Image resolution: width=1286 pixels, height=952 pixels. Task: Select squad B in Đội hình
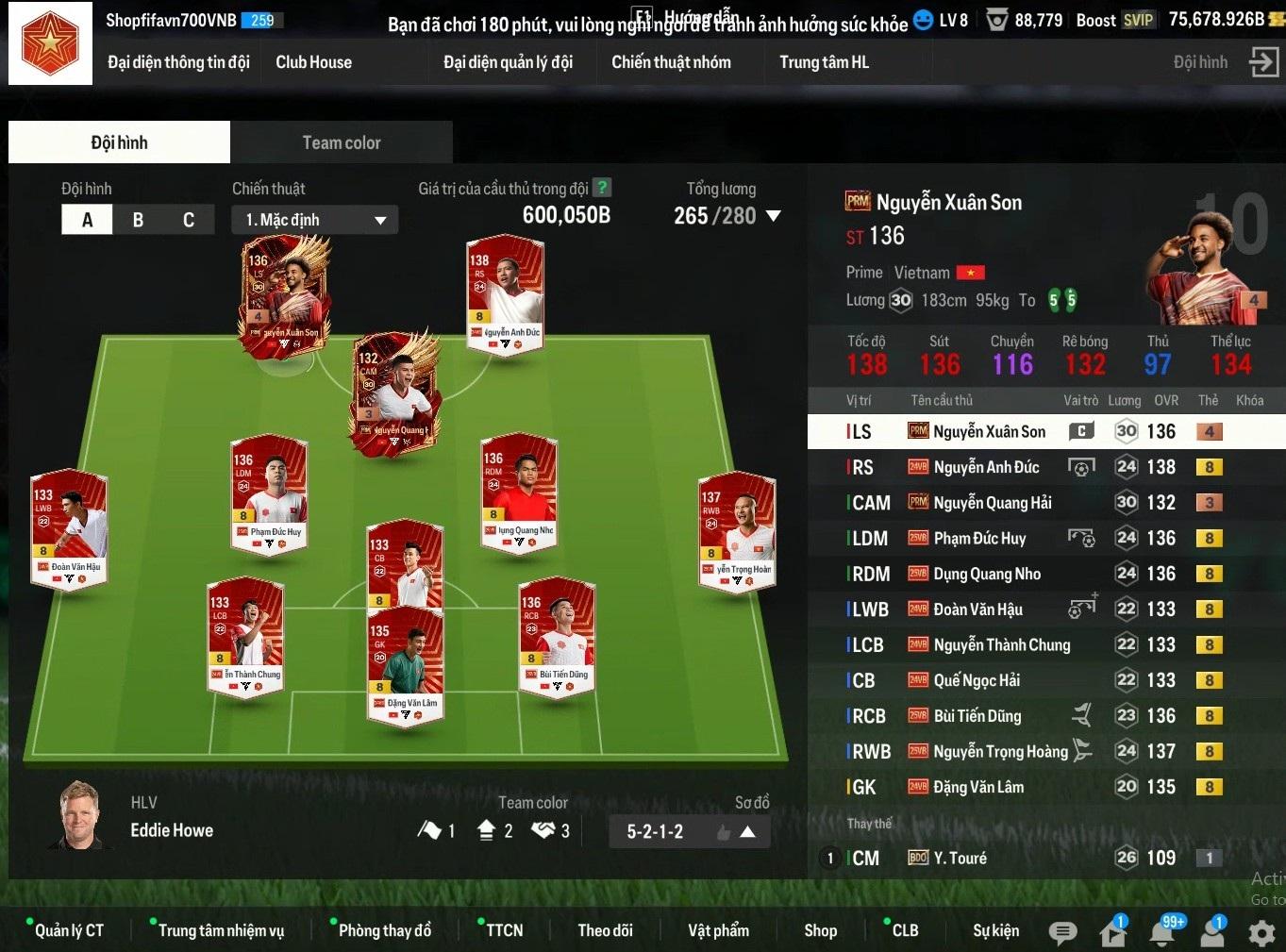(138, 220)
